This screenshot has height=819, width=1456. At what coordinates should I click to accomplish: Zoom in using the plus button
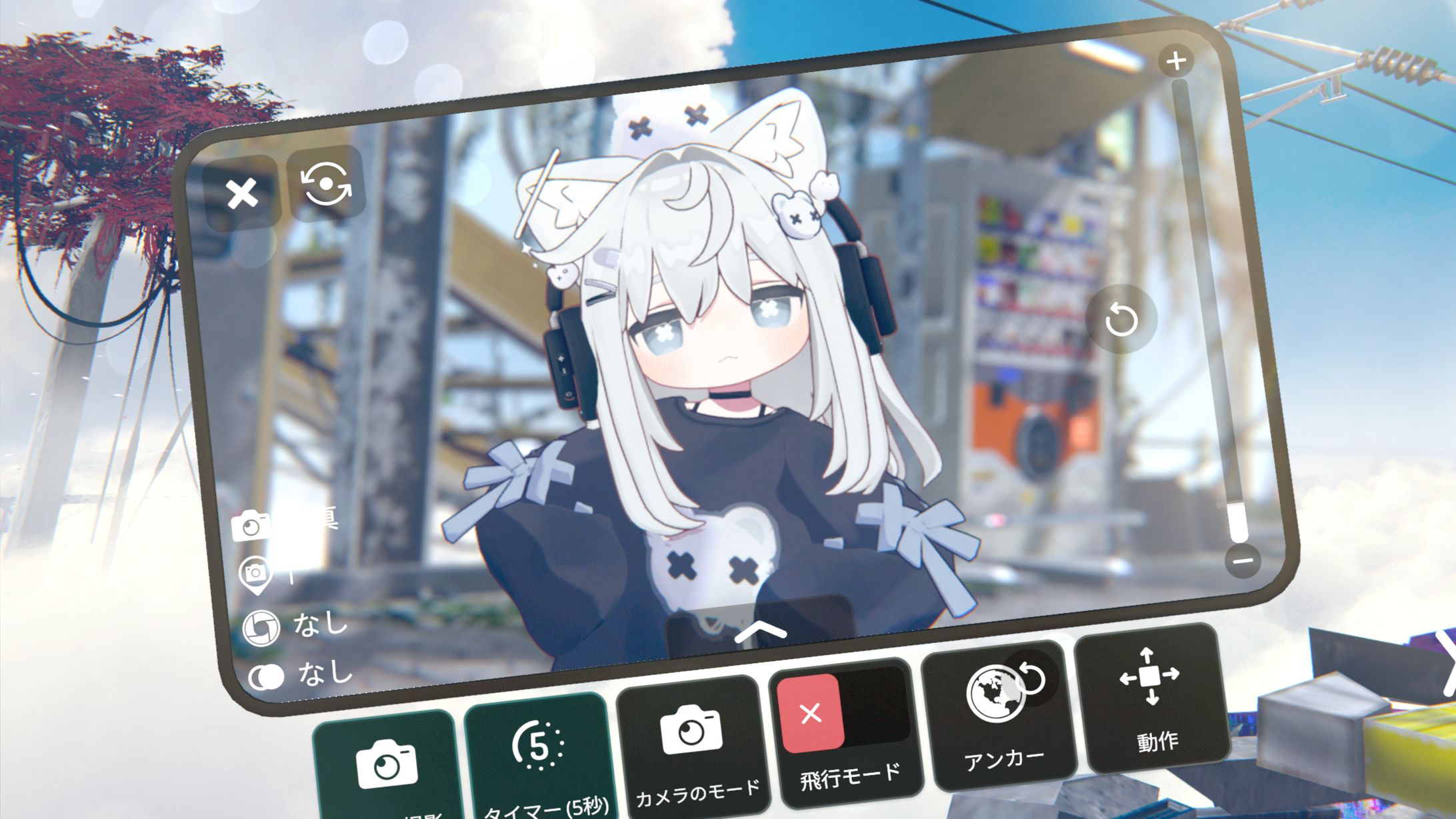coord(1176,61)
